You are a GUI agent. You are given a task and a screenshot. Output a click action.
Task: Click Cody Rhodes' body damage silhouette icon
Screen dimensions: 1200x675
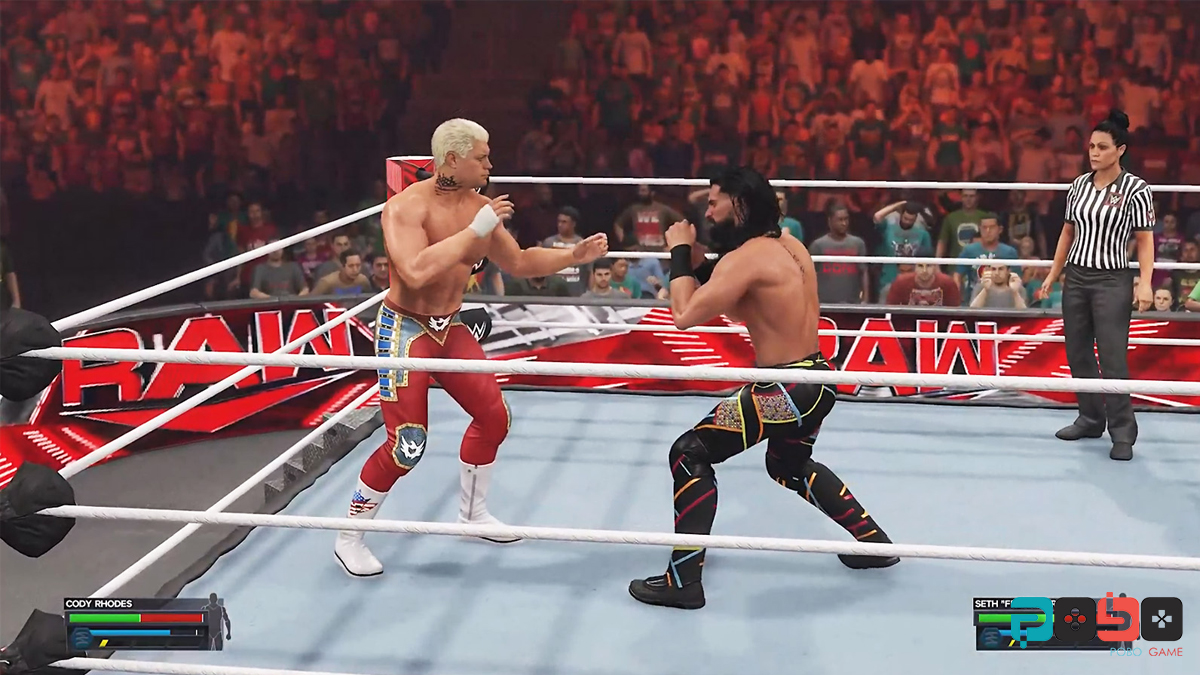[215, 620]
